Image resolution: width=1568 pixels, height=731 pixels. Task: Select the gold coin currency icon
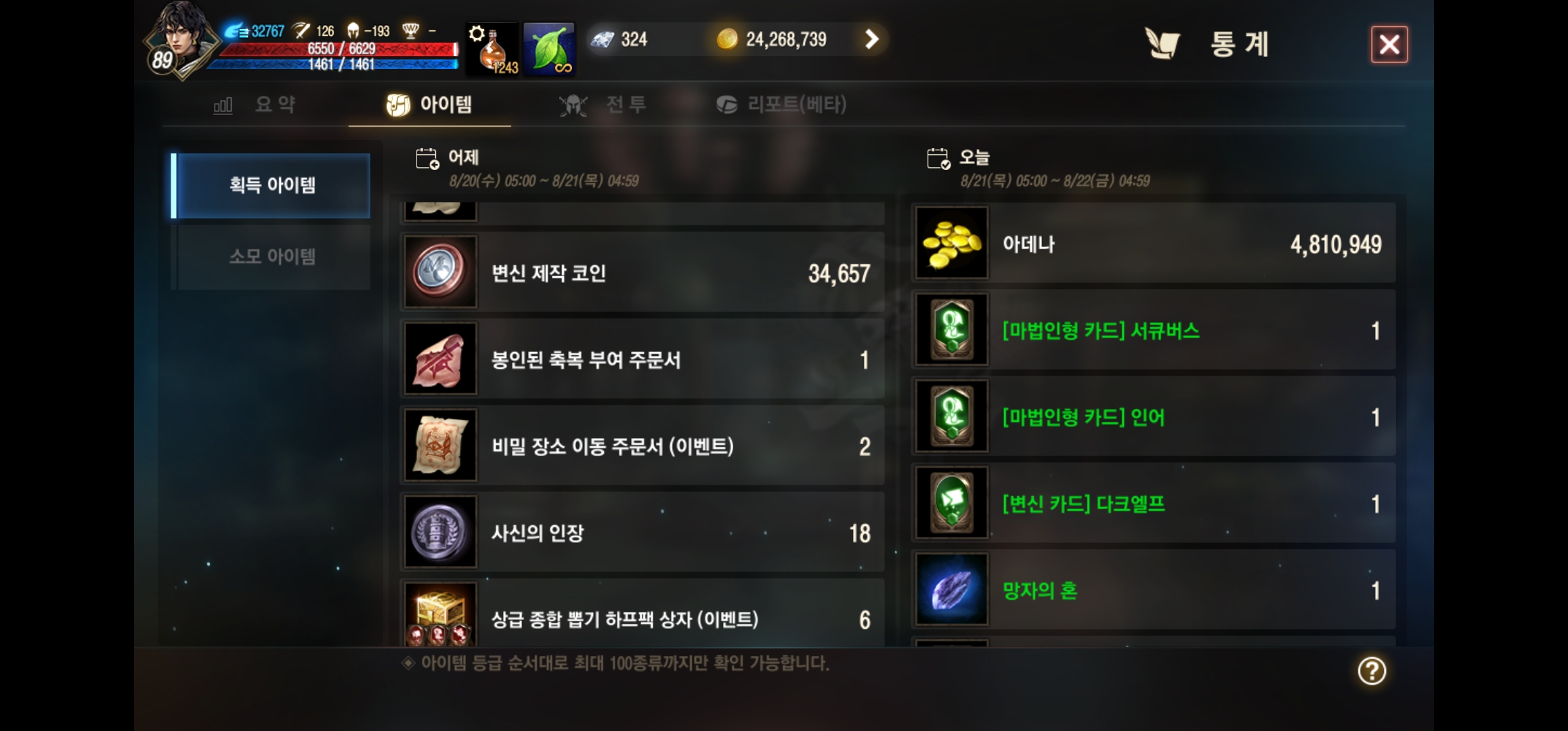(x=726, y=39)
